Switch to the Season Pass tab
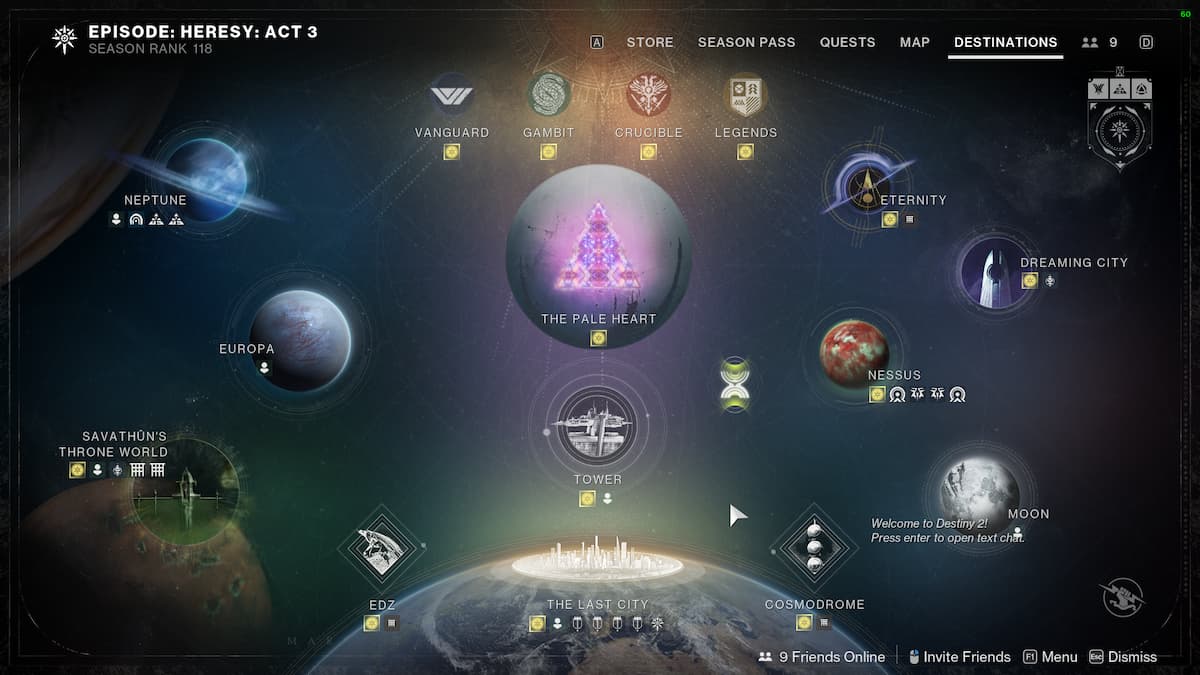 pyautogui.click(x=746, y=42)
